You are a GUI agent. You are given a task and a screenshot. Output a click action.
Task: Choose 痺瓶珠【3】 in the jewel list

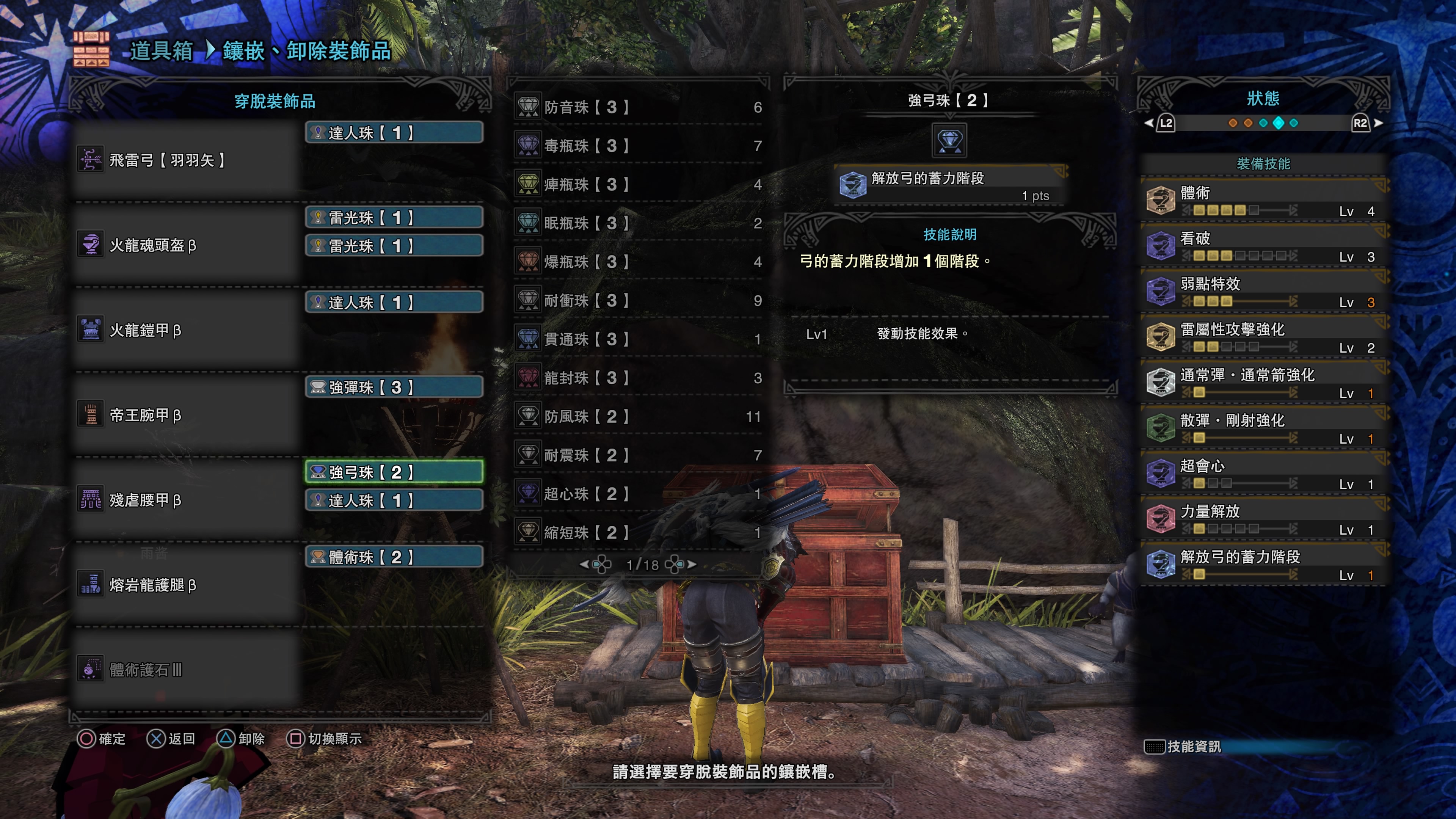coord(639,184)
